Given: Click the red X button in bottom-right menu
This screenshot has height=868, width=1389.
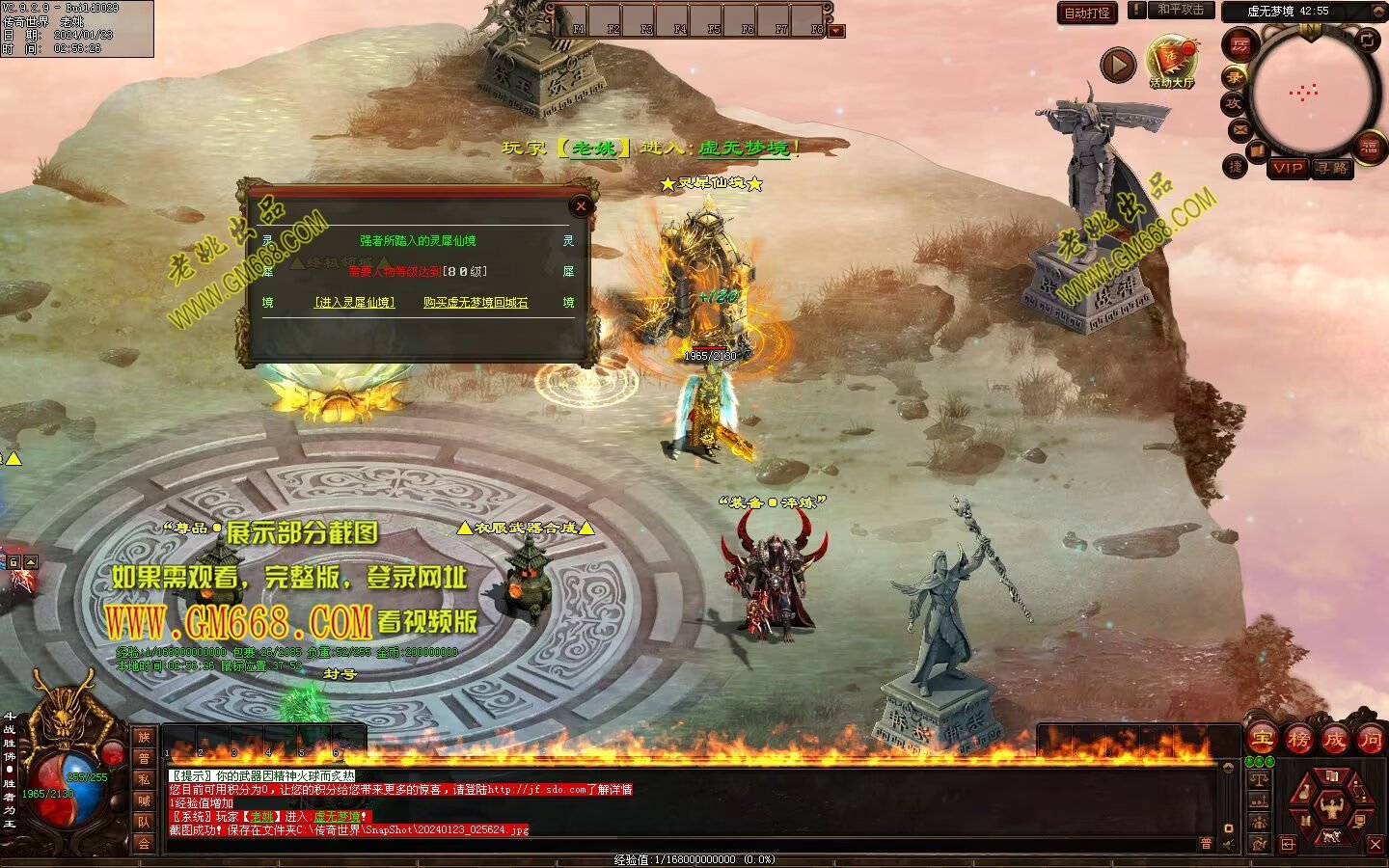Looking at the screenshot, I should [1375, 844].
